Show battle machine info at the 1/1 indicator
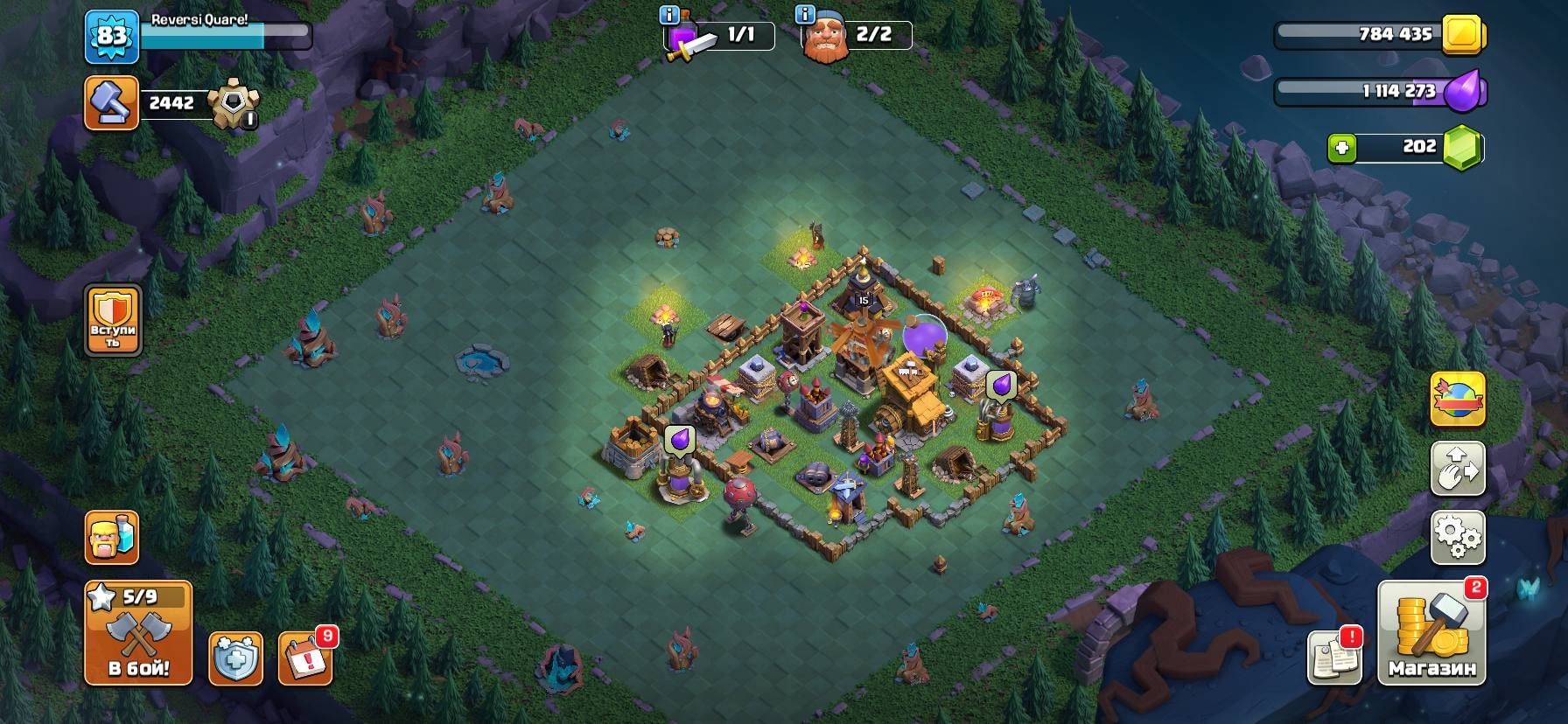 point(669,15)
